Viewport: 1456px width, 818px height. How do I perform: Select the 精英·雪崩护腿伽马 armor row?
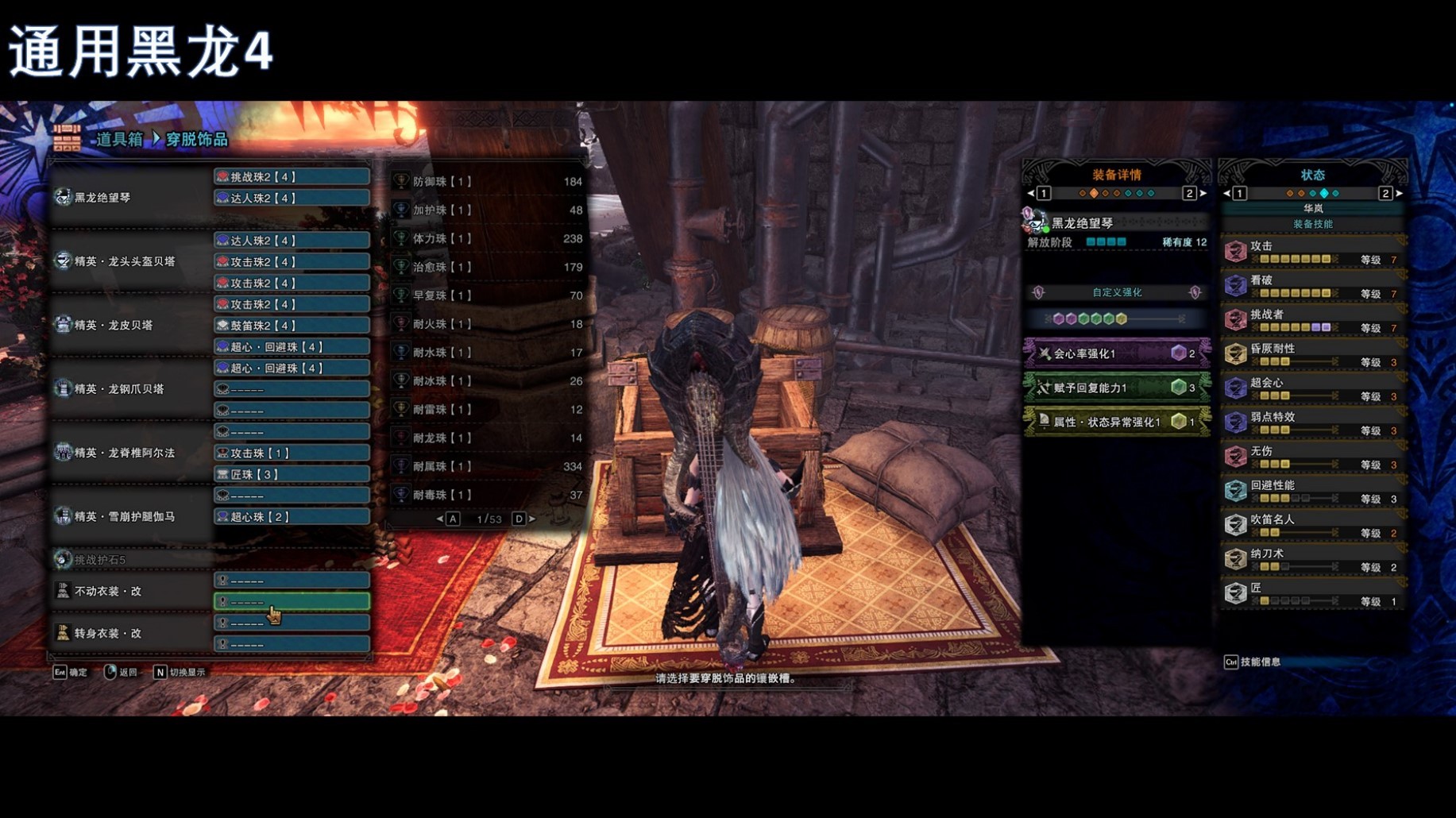tap(127, 517)
